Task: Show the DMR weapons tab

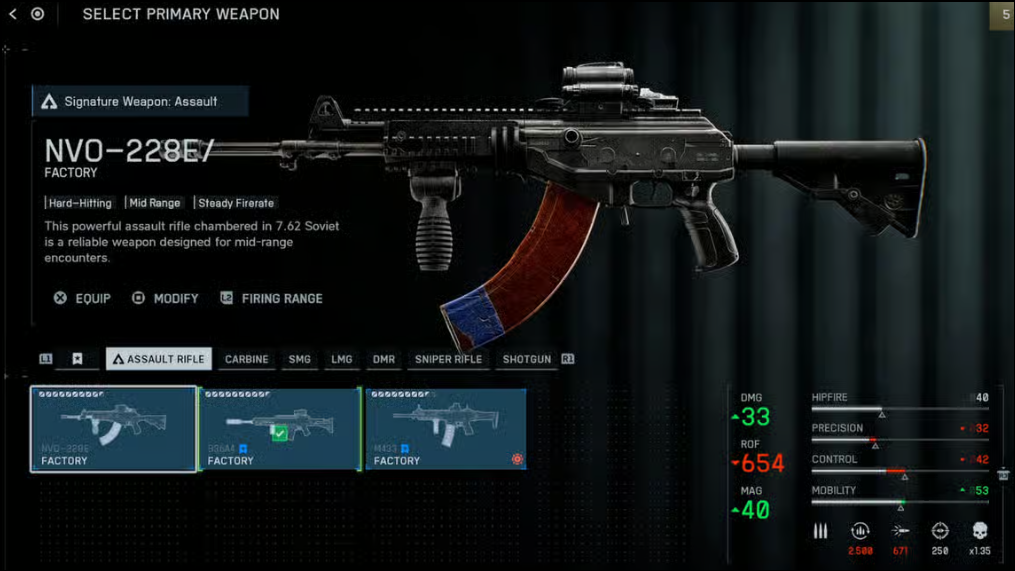Action: (x=384, y=359)
